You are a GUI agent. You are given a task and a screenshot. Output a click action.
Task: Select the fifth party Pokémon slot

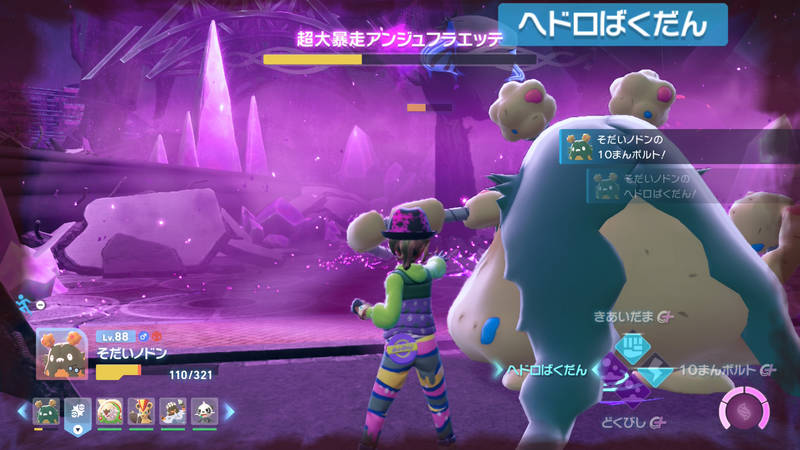173,411
